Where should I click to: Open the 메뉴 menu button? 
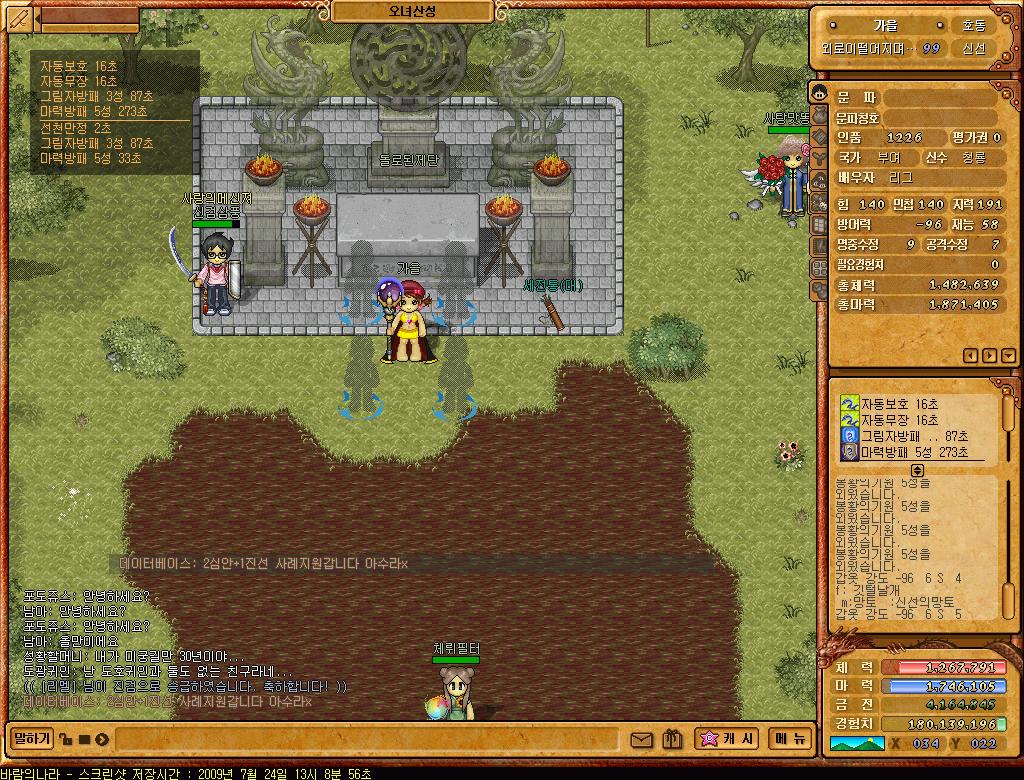pyautogui.click(x=789, y=739)
